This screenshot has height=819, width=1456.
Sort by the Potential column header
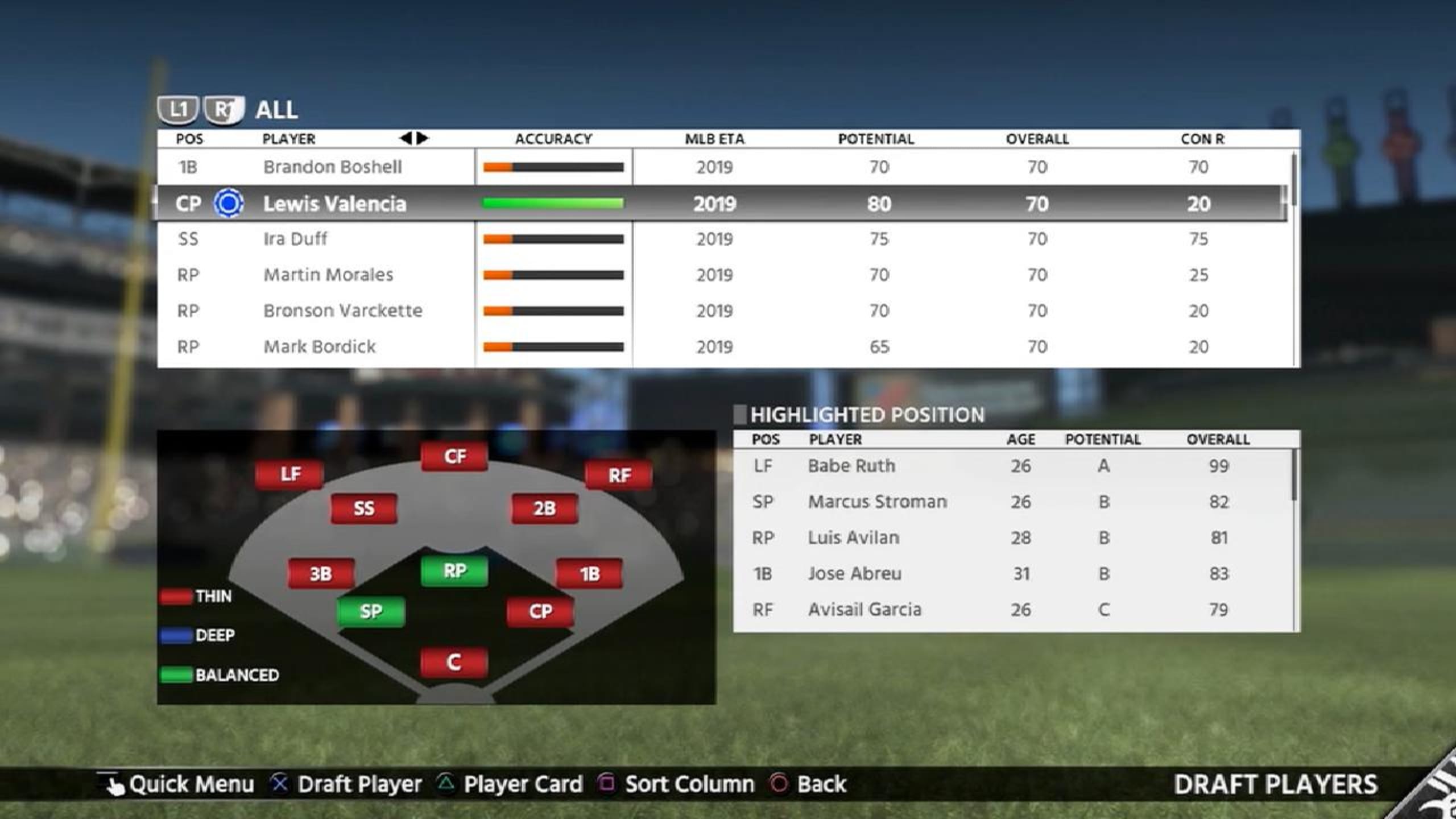tap(876, 139)
